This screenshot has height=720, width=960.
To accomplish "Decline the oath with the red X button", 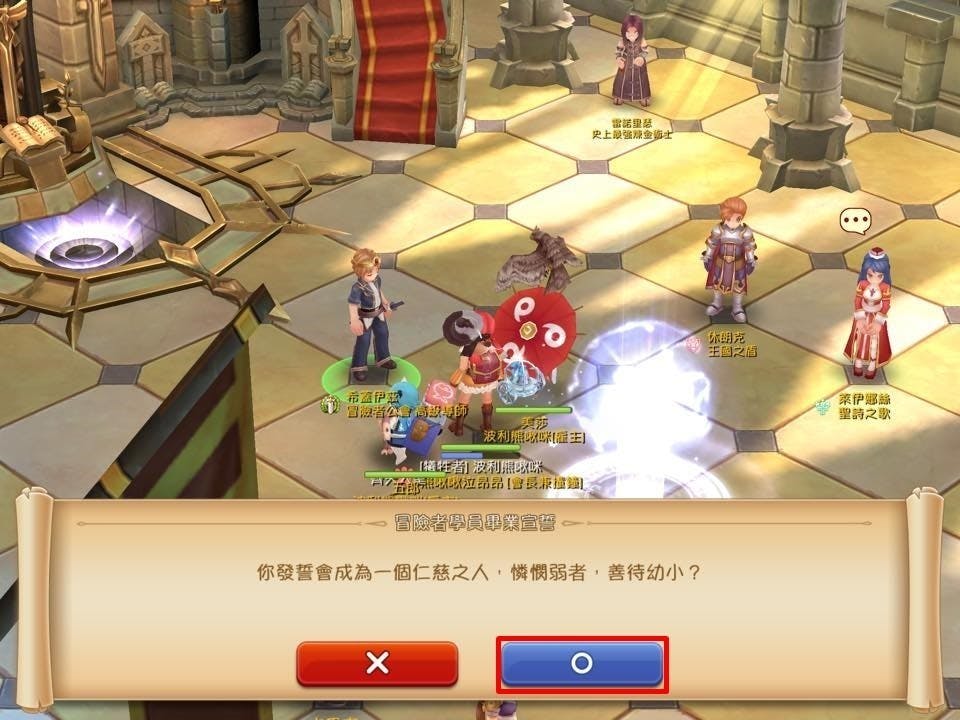I will (x=377, y=663).
